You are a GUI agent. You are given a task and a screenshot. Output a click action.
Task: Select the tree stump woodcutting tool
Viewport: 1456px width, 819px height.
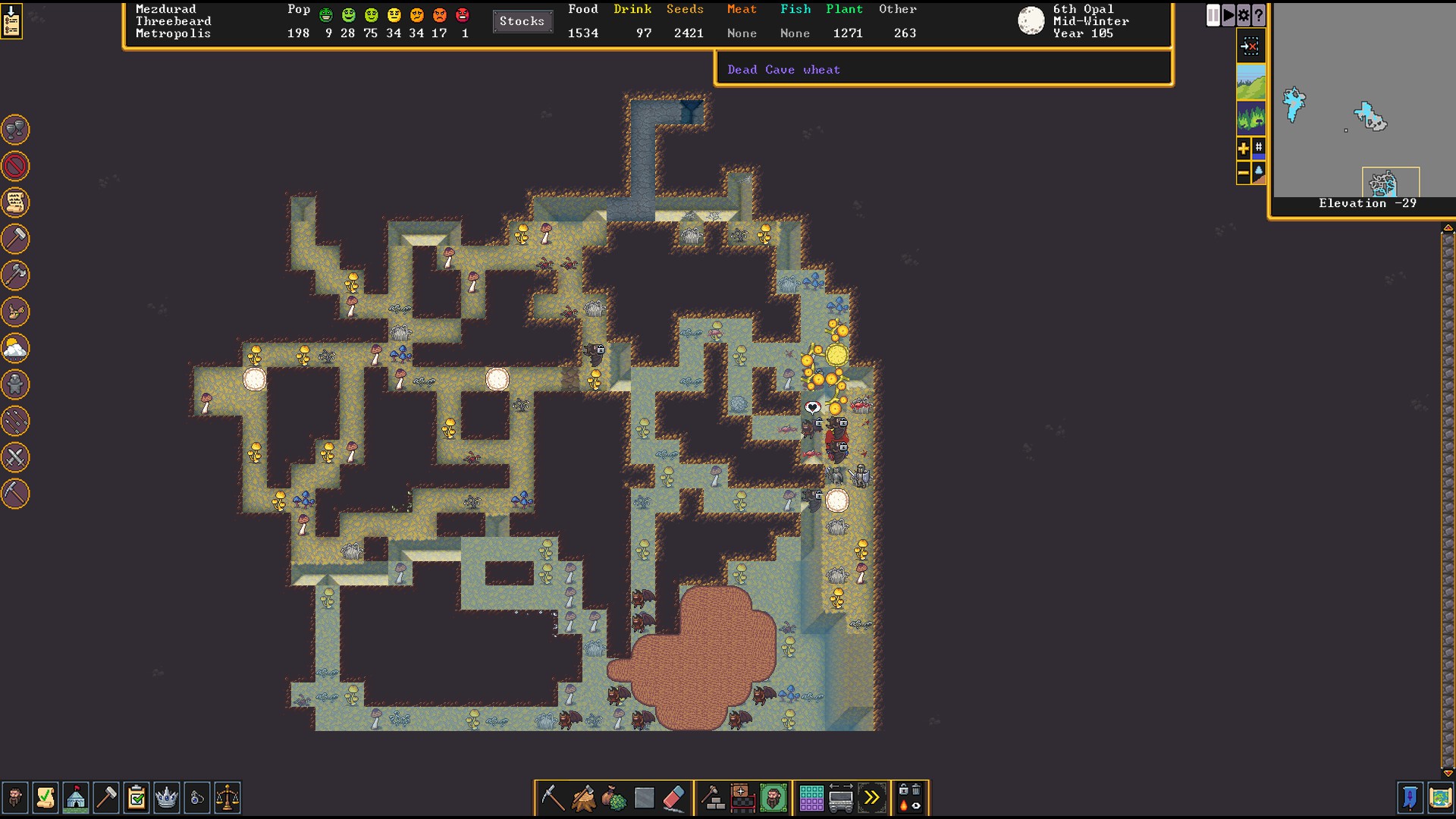(x=583, y=798)
